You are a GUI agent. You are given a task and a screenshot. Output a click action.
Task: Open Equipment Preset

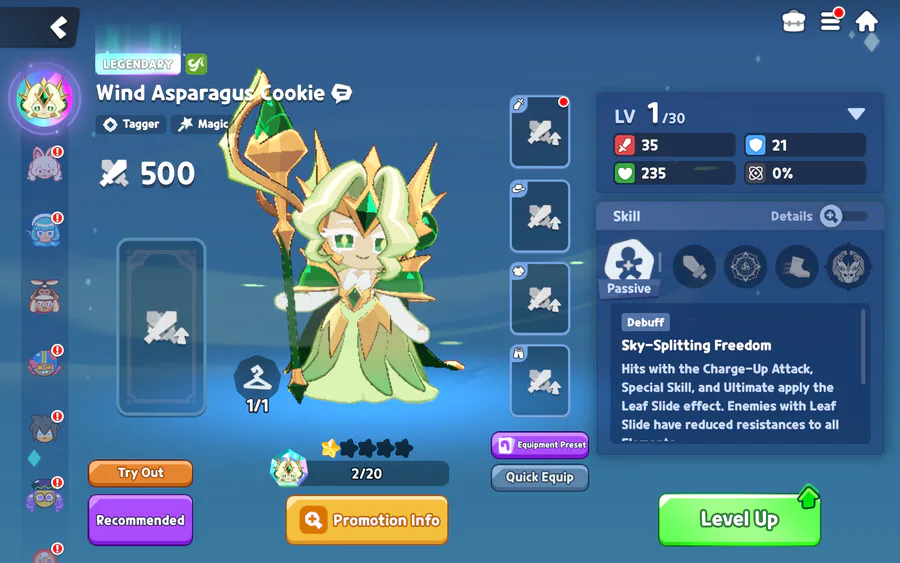[539, 445]
